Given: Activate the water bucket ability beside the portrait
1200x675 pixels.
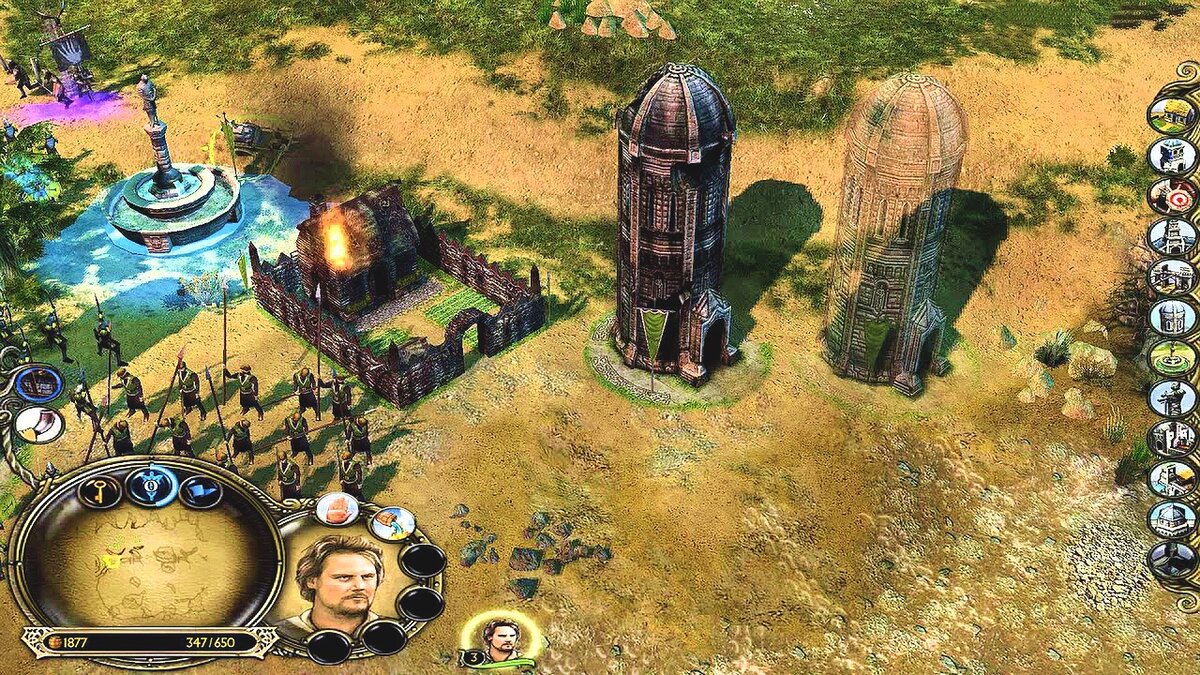Looking at the screenshot, I should coord(392,523).
